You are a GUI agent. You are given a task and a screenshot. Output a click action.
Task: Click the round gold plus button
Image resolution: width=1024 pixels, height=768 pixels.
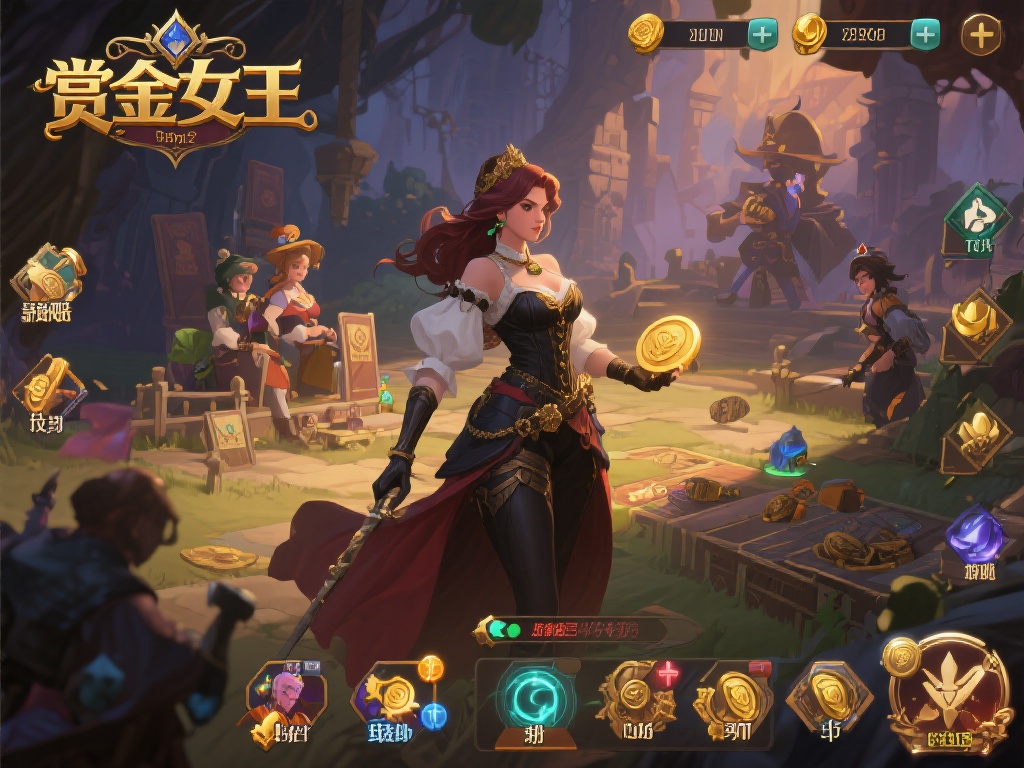[982, 36]
